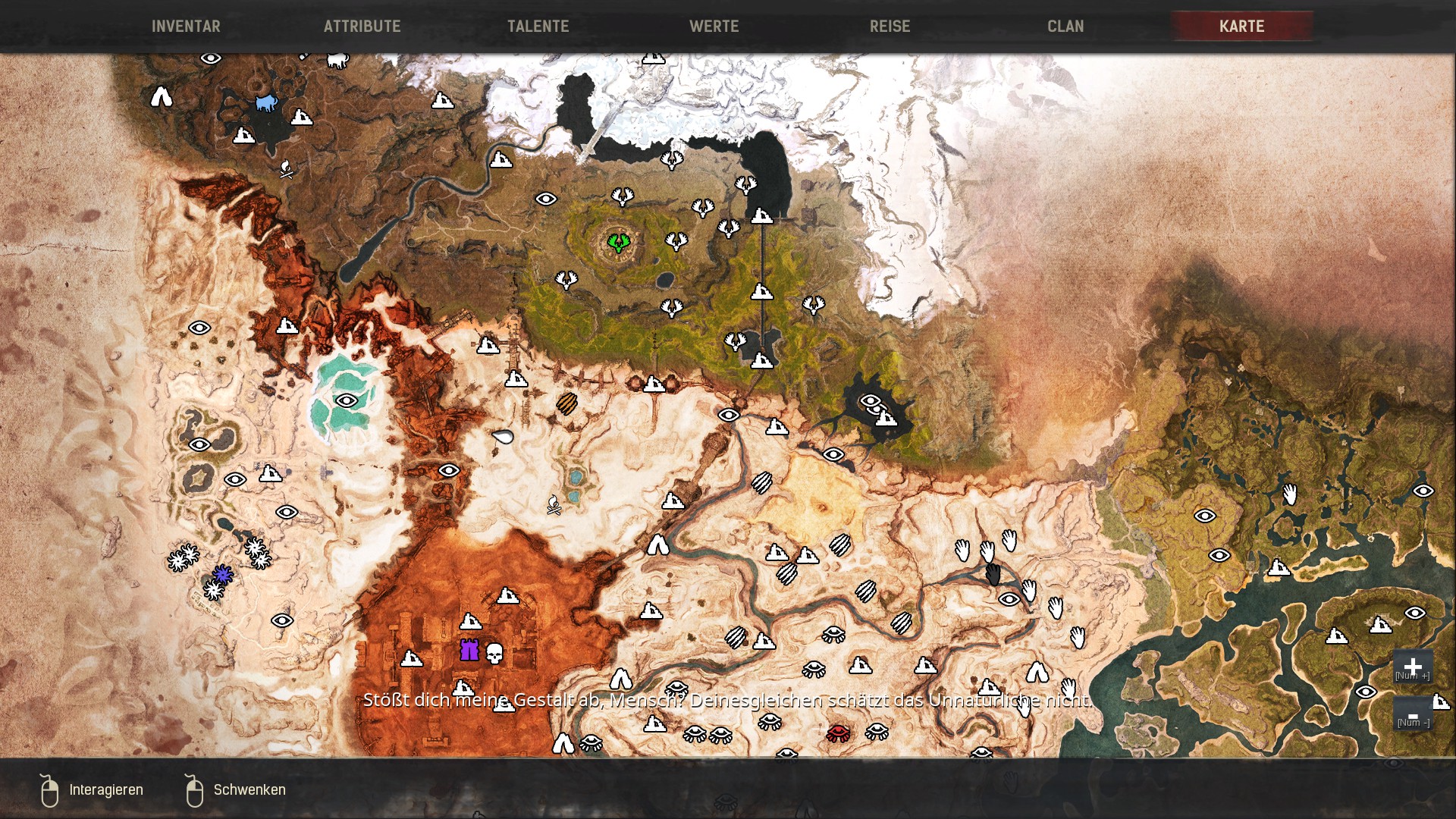Zoom out with the map minus button
The image size is (1456, 819).
pyautogui.click(x=1412, y=715)
